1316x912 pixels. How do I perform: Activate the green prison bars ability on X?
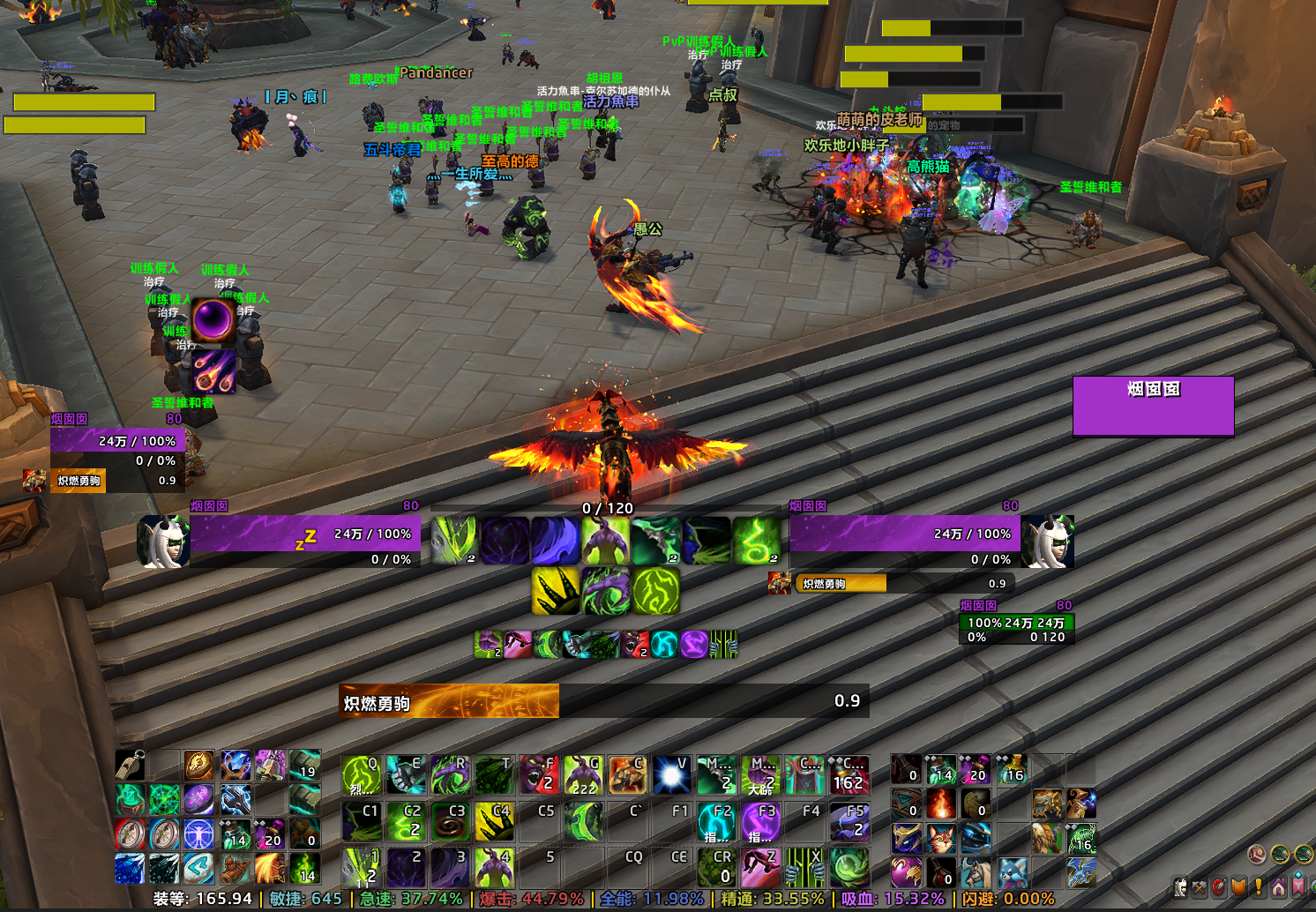(x=804, y=867)
